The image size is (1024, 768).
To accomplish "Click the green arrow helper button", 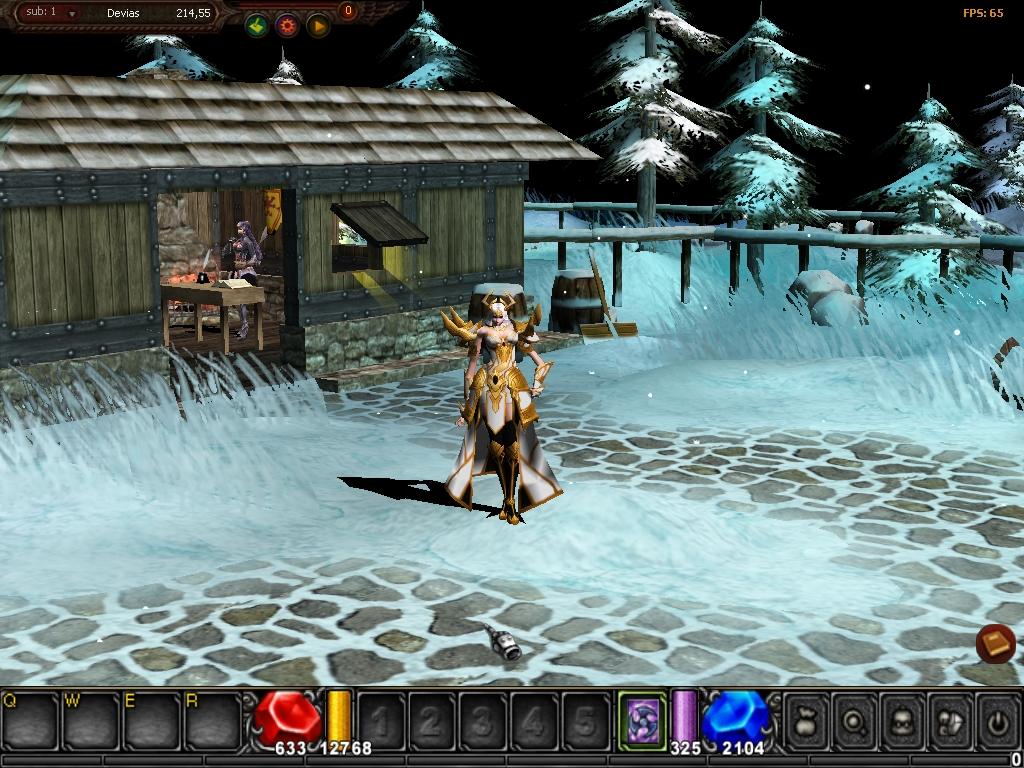I will tap(257, 27).
